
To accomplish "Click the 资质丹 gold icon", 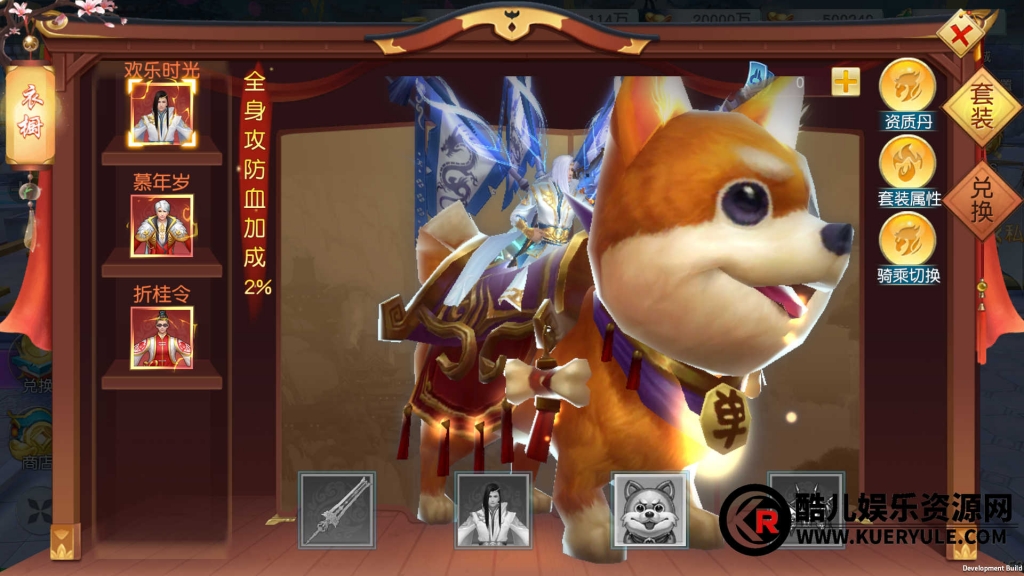I will [x=907, y=86].
